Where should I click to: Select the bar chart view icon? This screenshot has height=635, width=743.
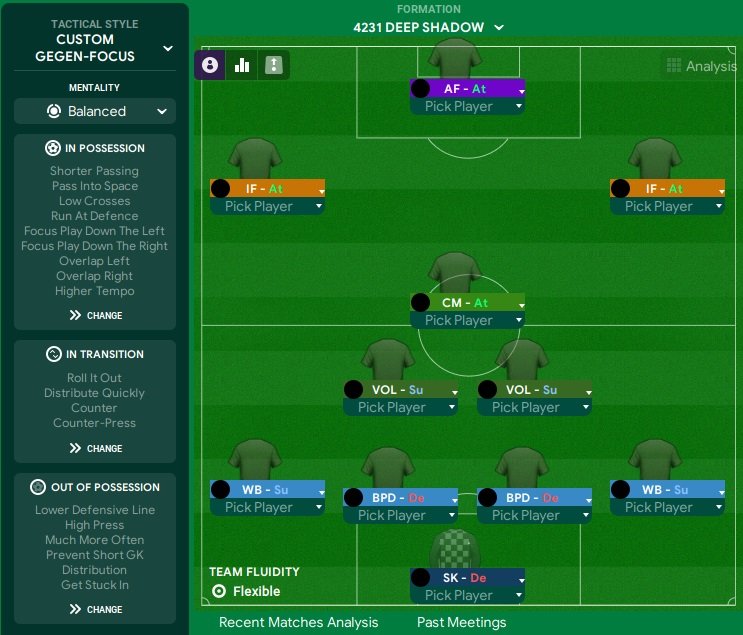click(x=242, y=66)
